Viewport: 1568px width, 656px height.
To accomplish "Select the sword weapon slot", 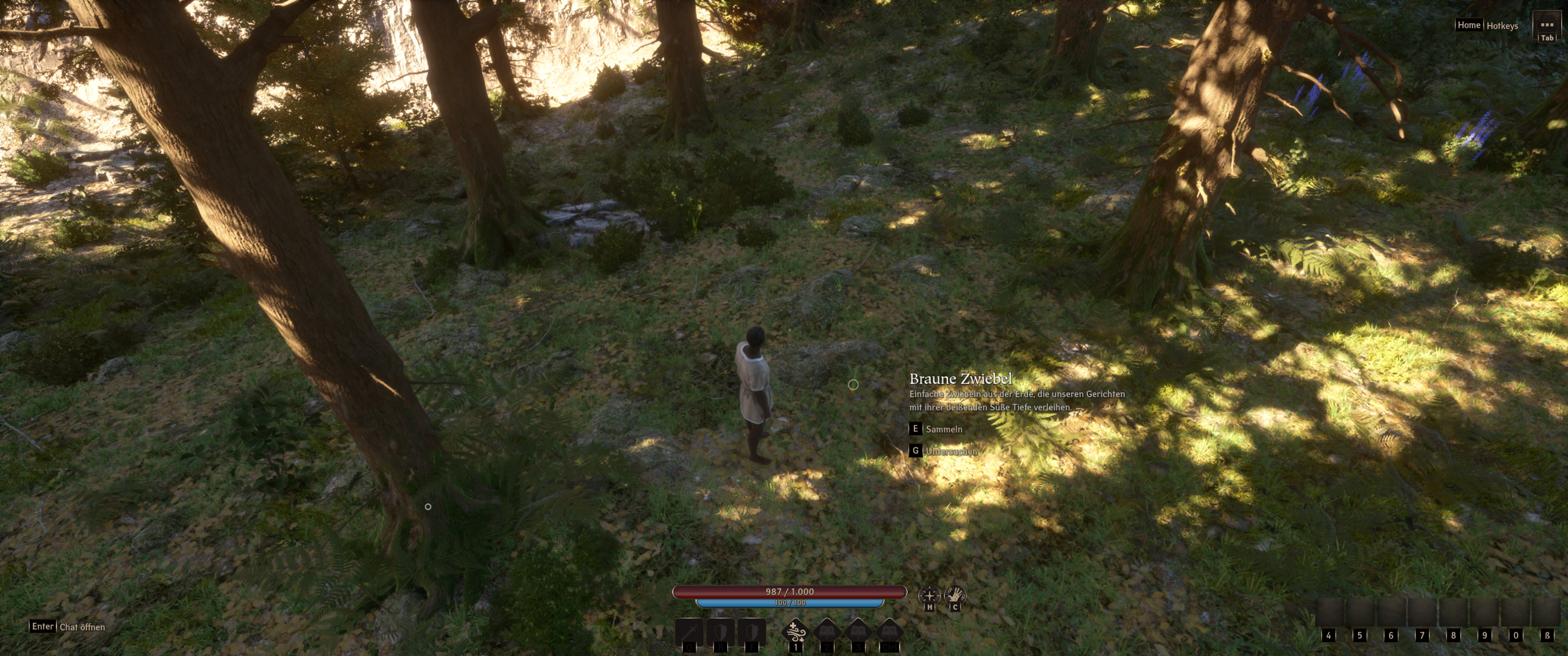I will click(689, 633).
